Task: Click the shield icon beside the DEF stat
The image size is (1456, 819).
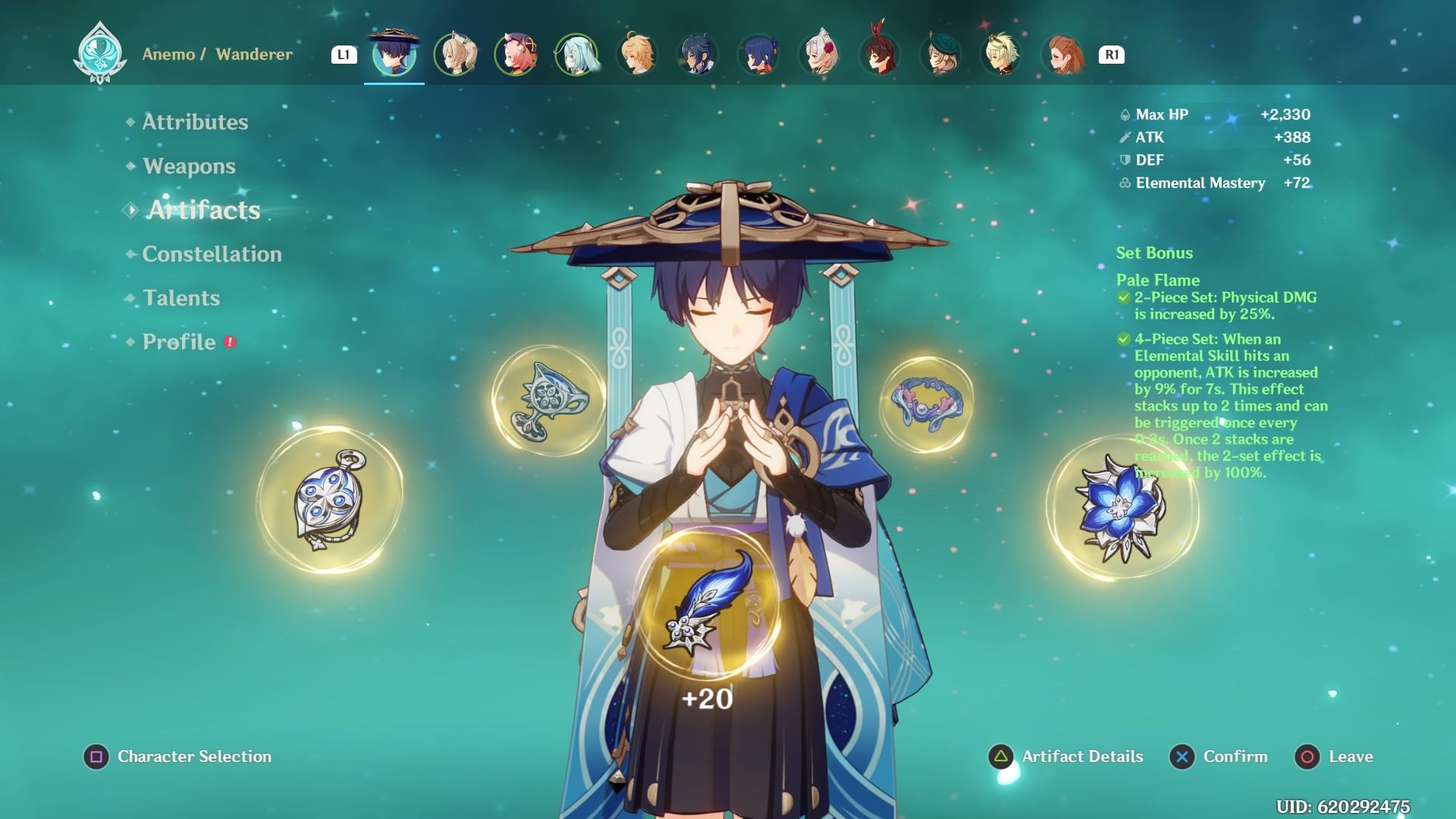Action: (1124, 160)
